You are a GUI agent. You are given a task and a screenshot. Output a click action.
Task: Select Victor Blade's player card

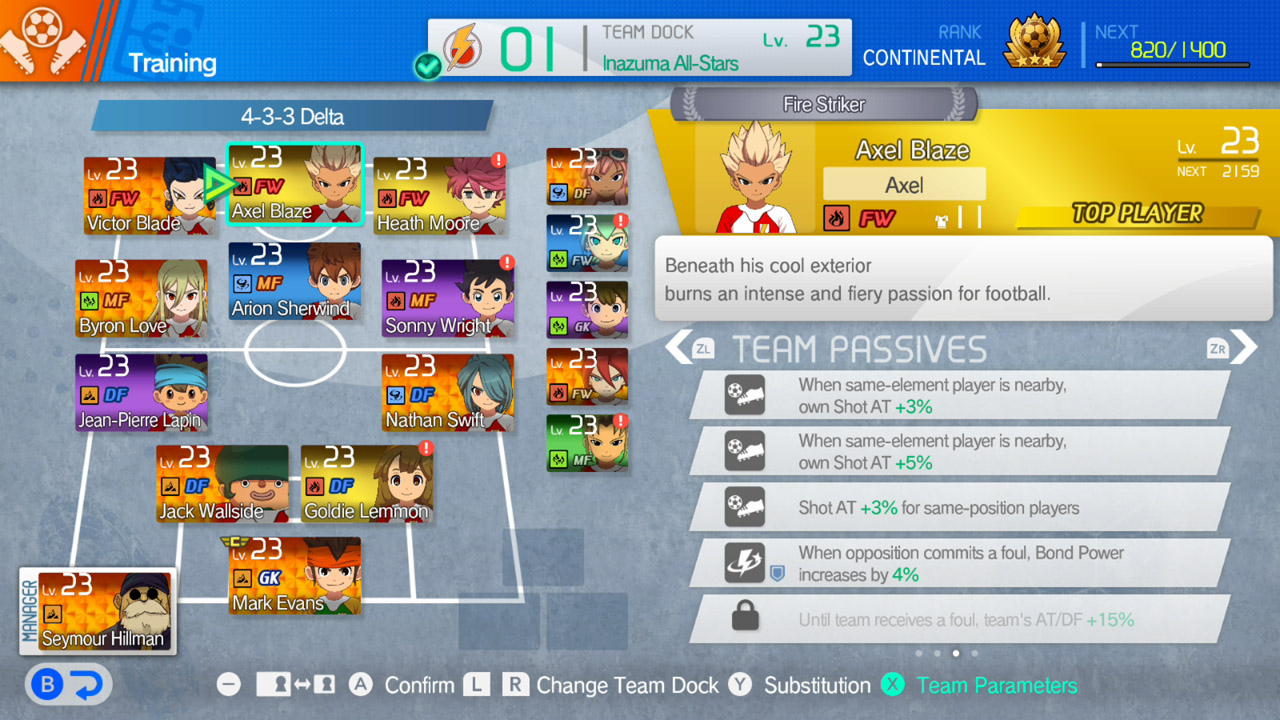pyautogui.click(x=148, y=195)
